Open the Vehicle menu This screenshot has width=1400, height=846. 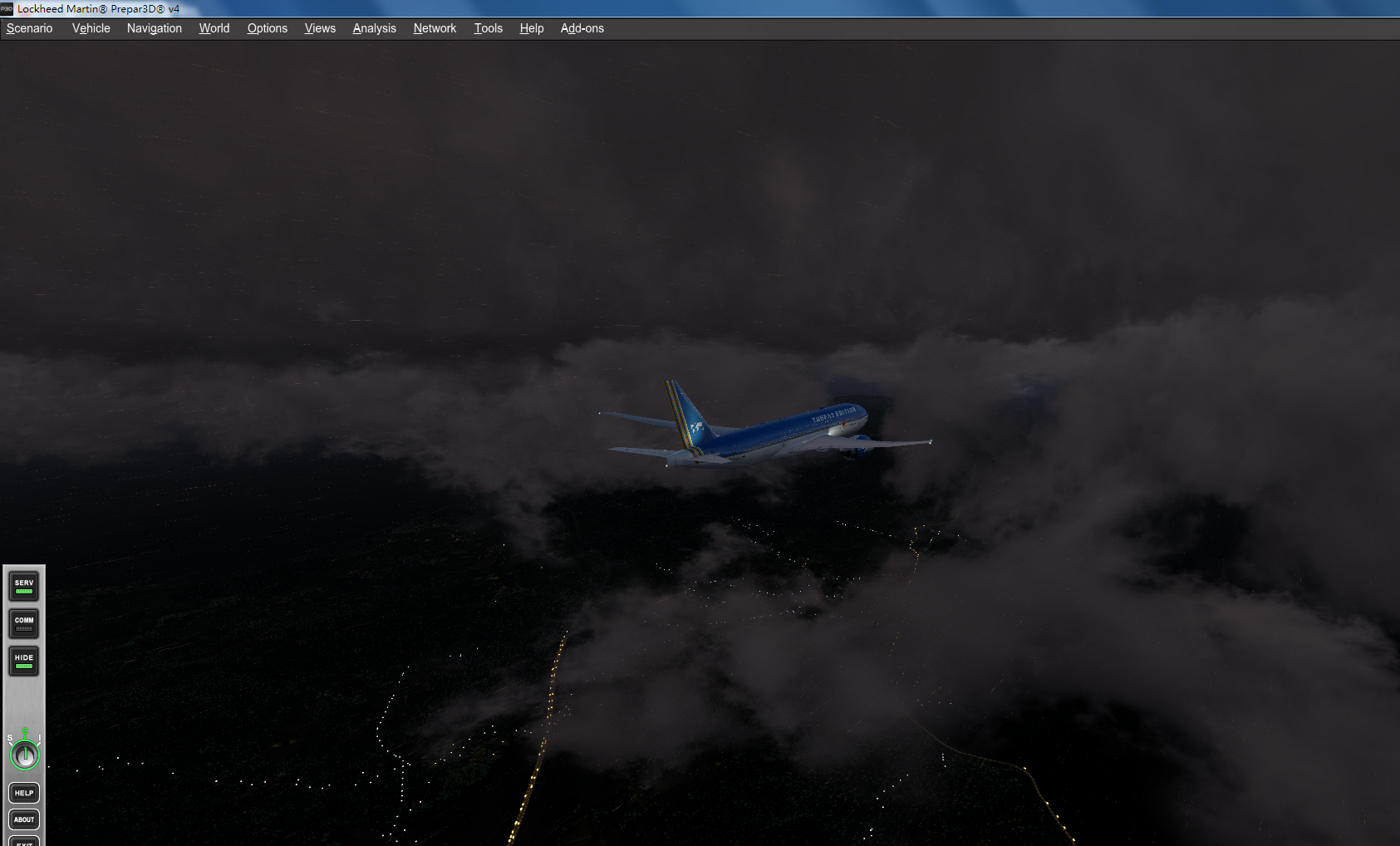tap(90, 27)
